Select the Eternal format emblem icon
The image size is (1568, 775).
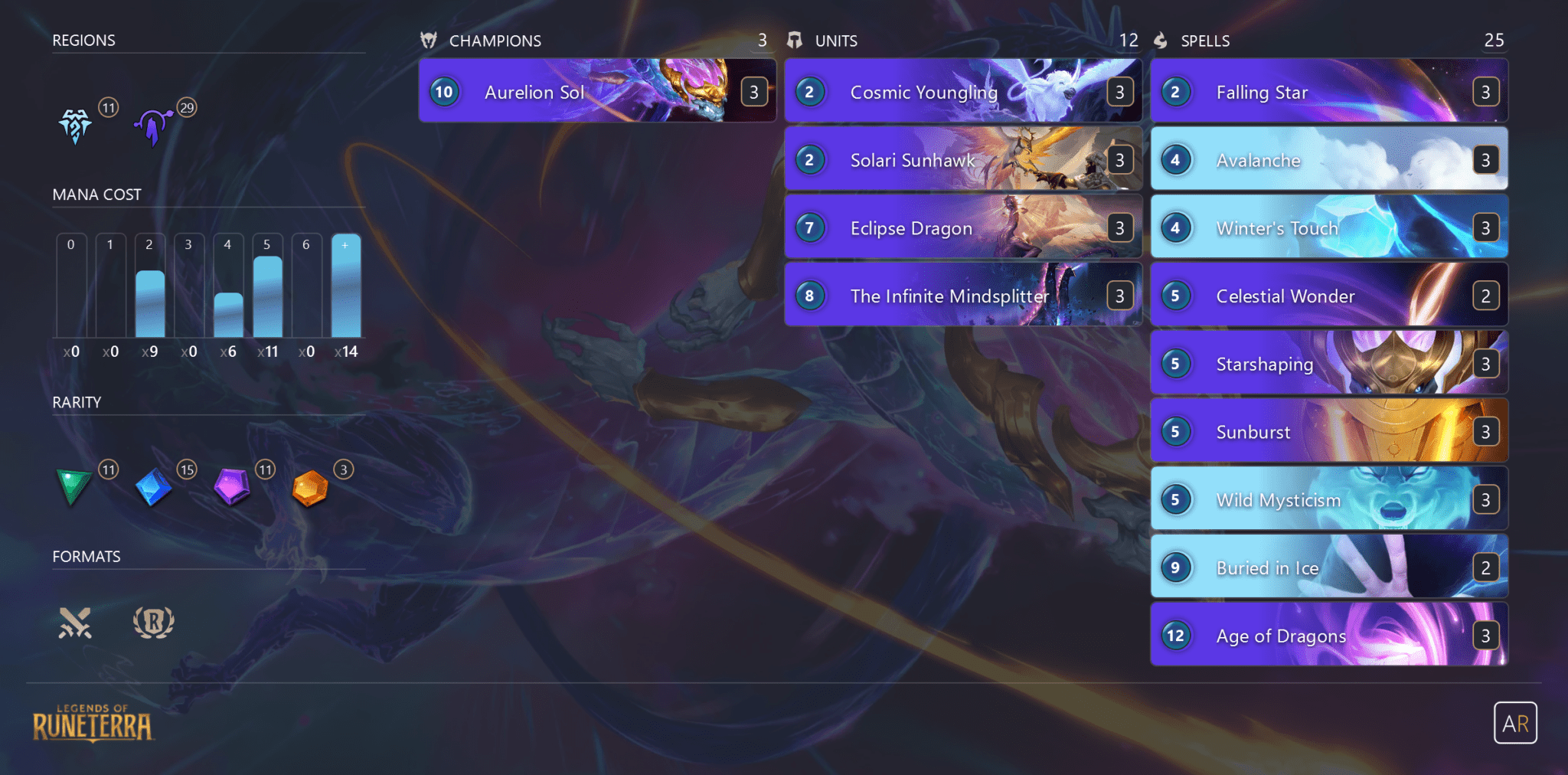153,623
